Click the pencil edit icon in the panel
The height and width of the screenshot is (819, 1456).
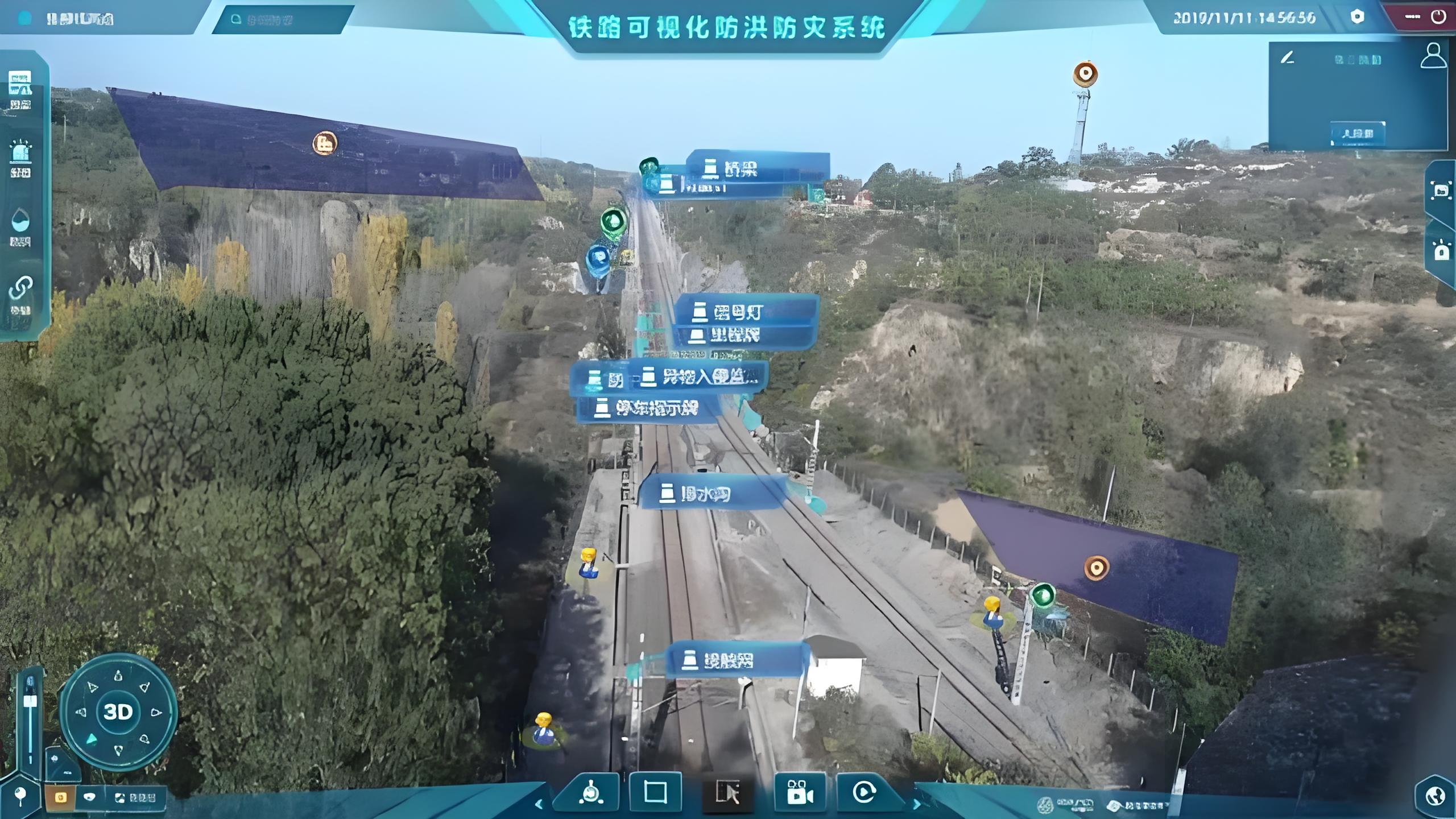1287,58
